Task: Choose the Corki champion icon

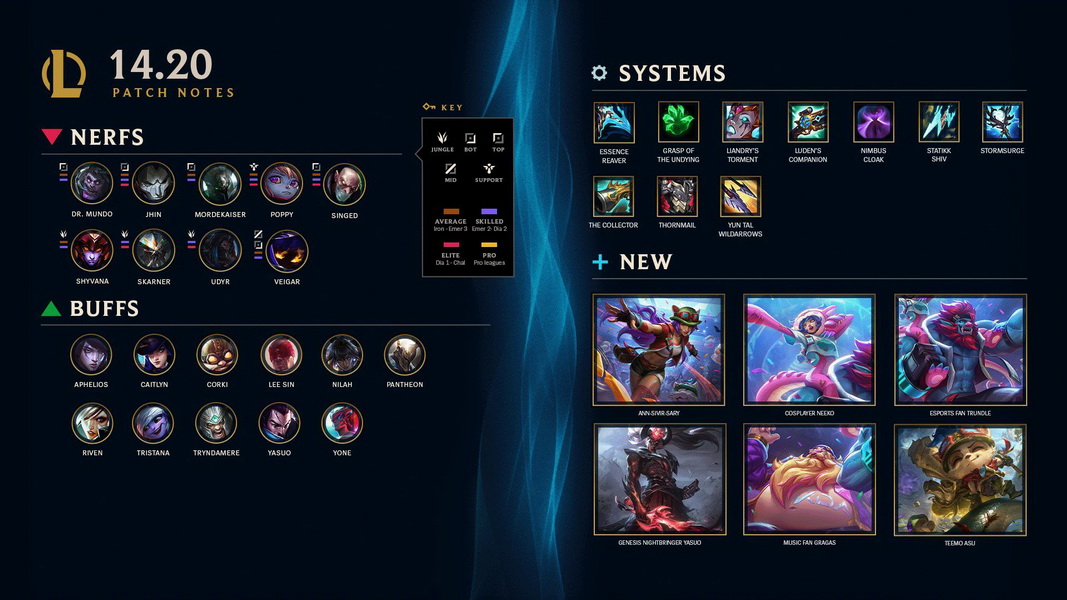Action: (x=217, y=355)
